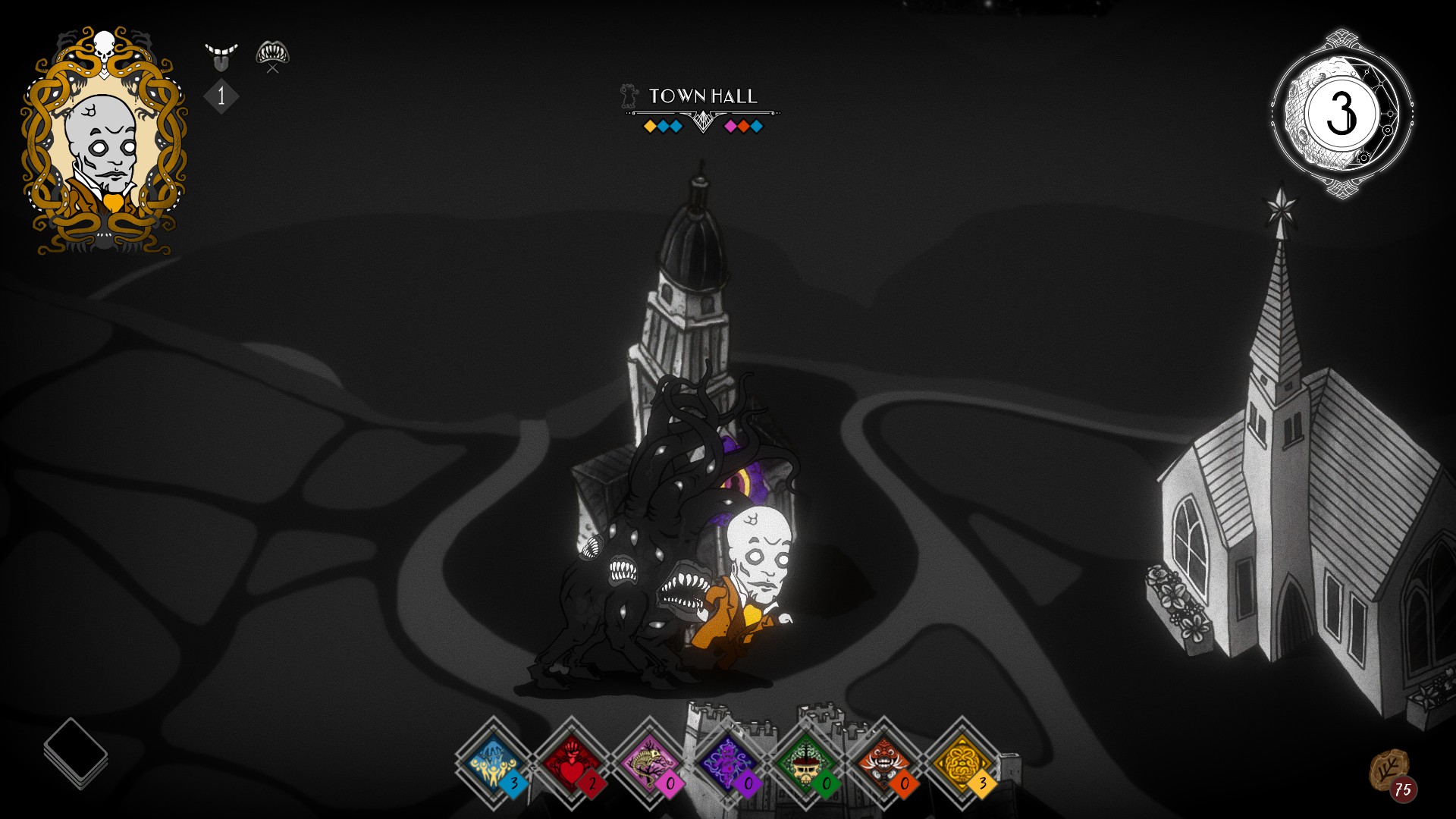Toggle the diamond counter showing 1

coord(221,96)
